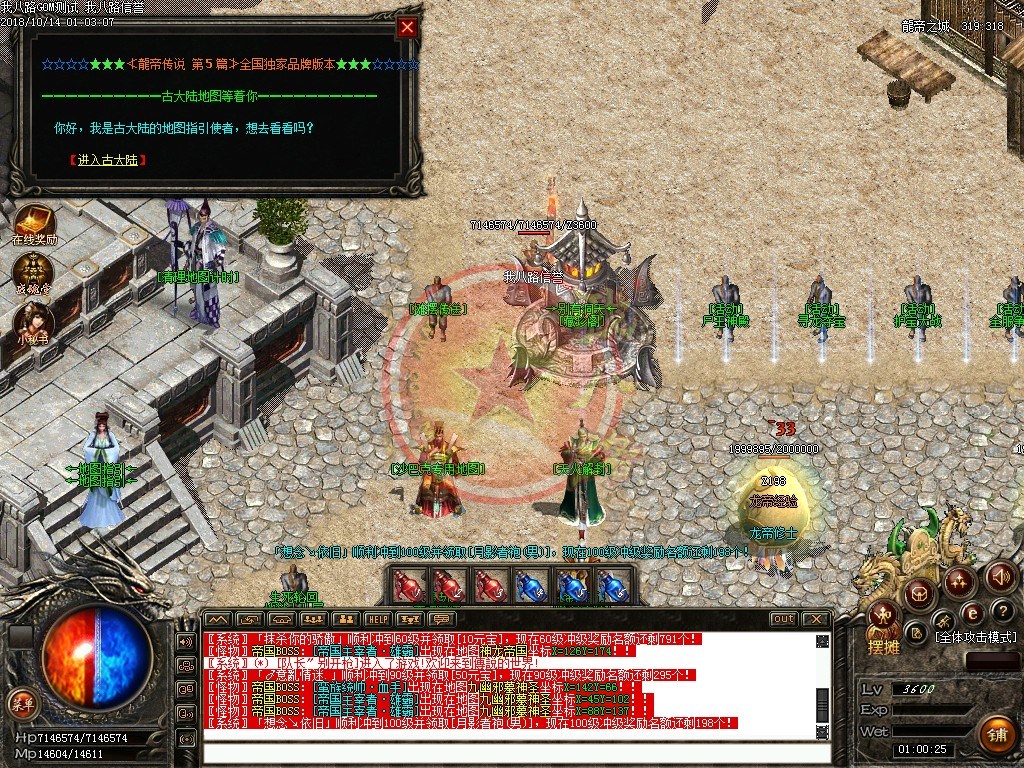This screenshot has width=1024, height=768.
Task: Click the round 'e' icon button
Action: click(972, 613)
